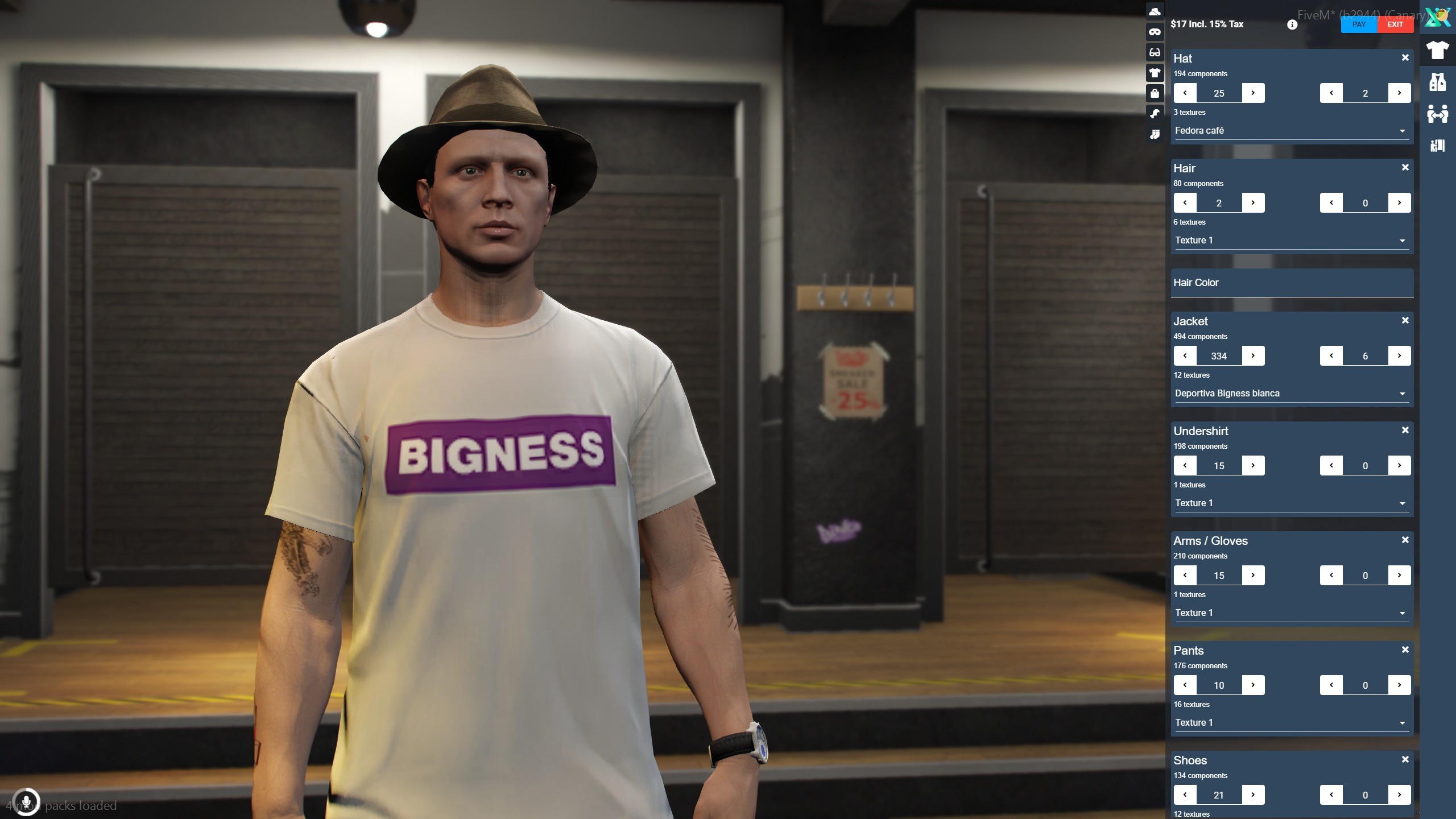Open the shirt category in the left toolbar
The image size is (1456, 819).
tap(1155, 72)
